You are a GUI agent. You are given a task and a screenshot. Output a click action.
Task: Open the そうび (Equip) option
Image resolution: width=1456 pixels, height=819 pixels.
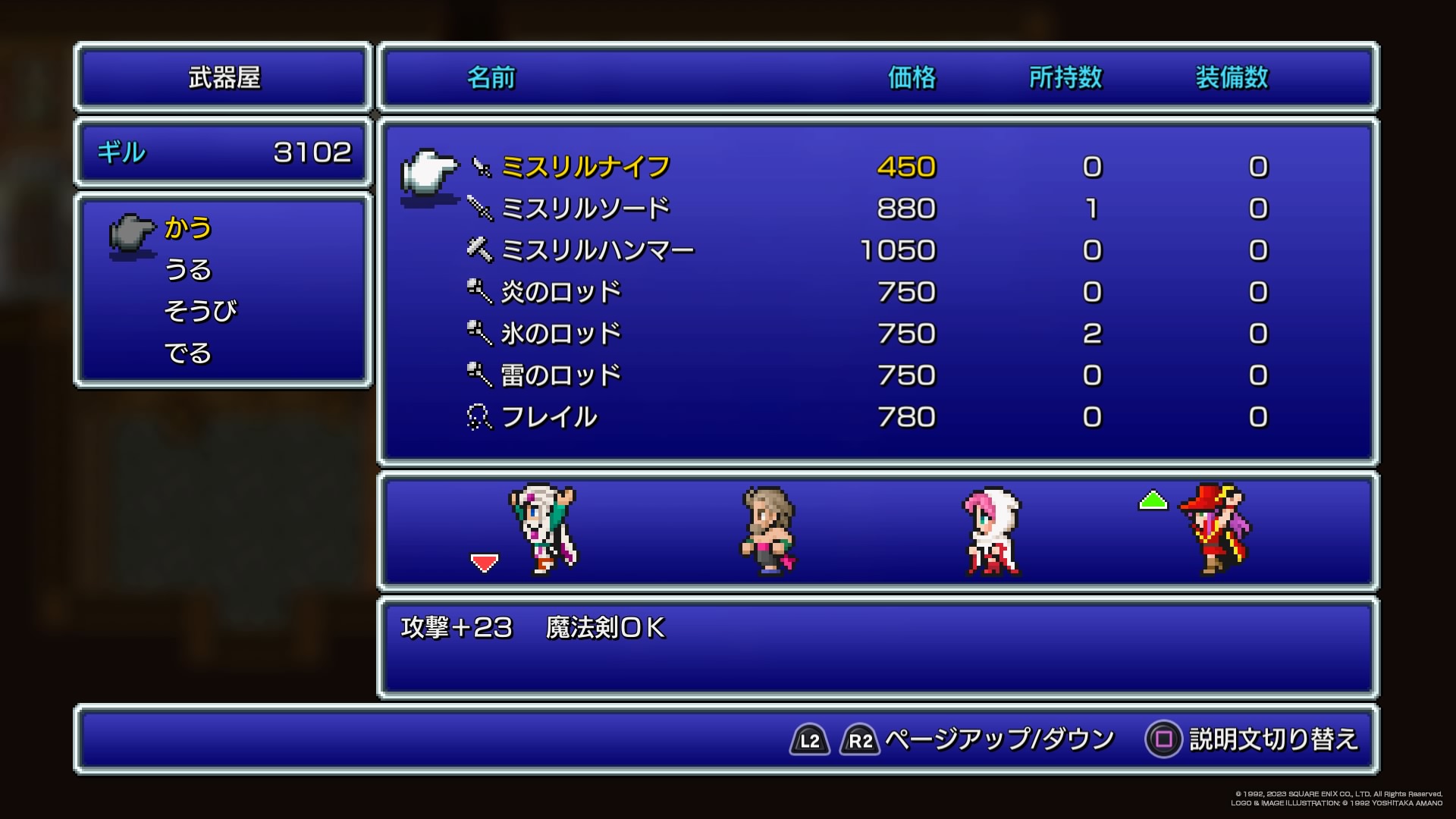click(x=200, y=312)
